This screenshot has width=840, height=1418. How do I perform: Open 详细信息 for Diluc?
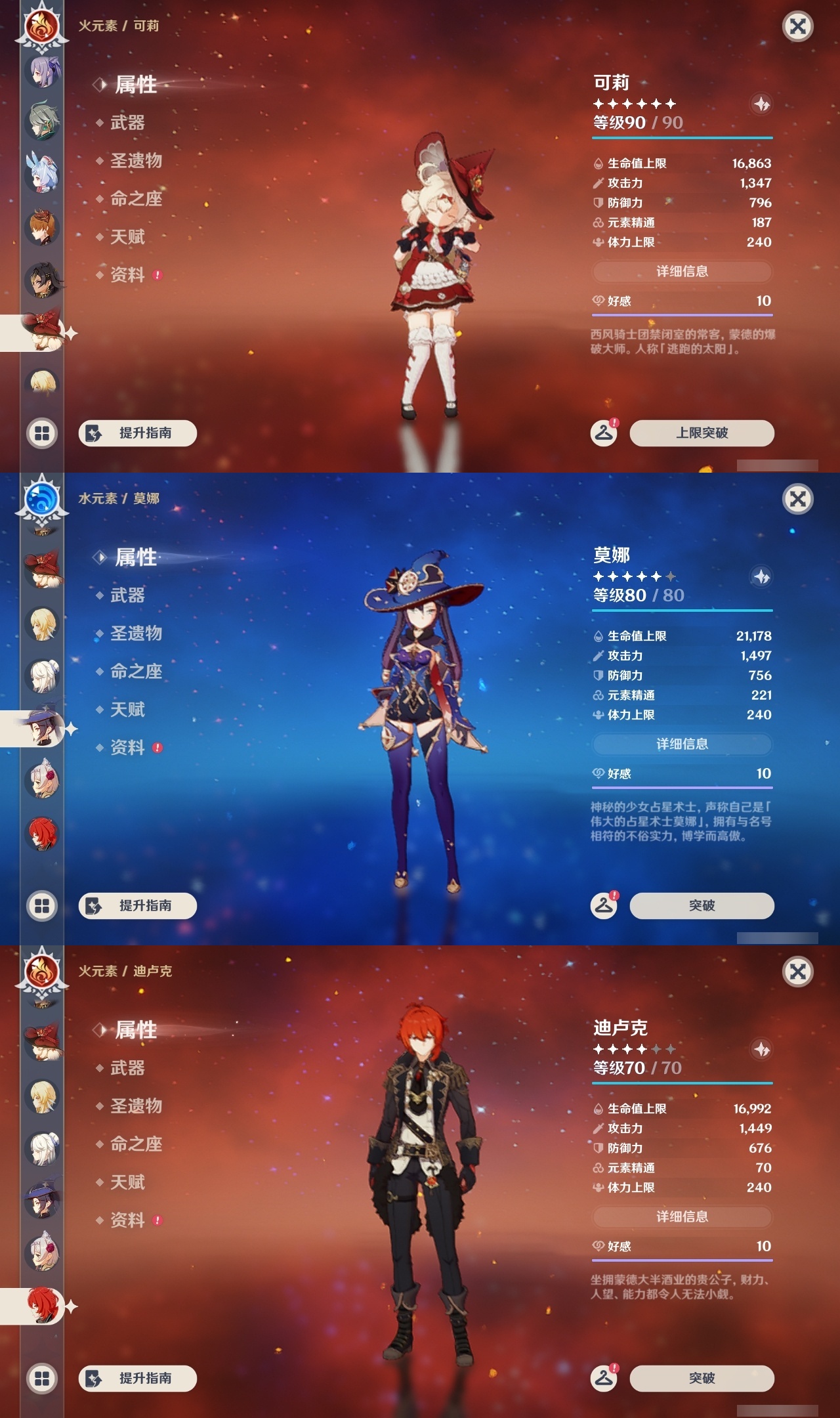pos(682,1216)
